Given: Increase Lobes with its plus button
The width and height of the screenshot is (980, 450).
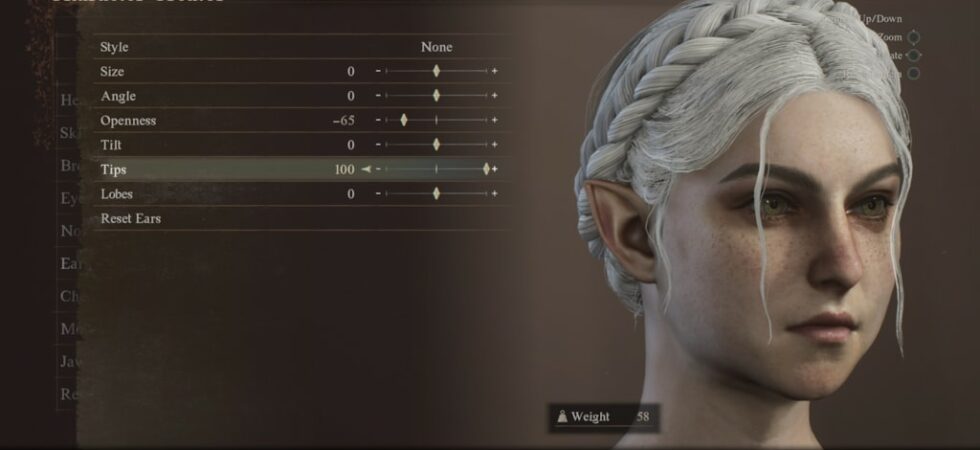Looking at the screenshot, I should [x=494, y=194].
